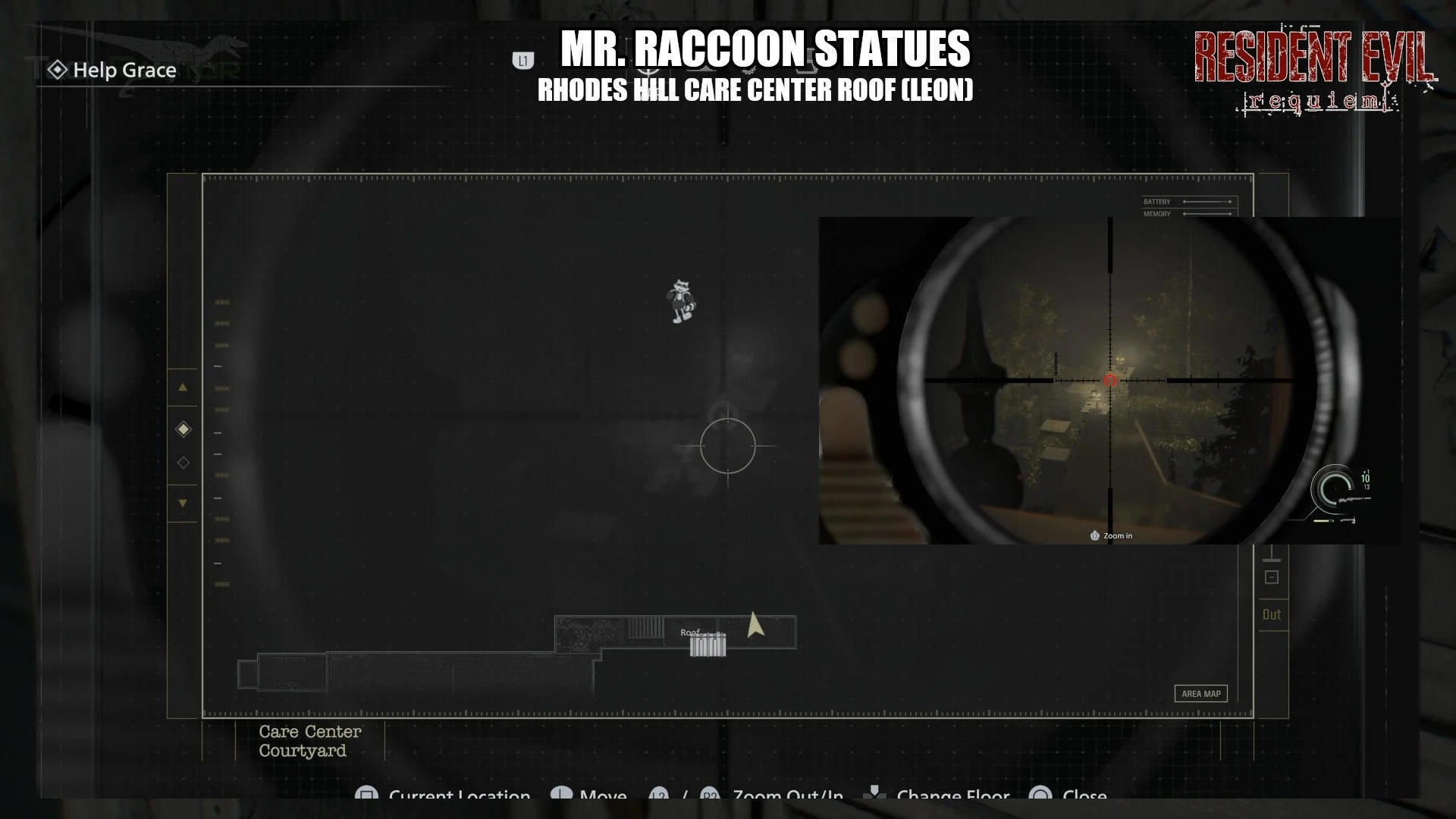Click the Resident Evil Requiem logo
1456x819 pixels.
click(1314, 71)
